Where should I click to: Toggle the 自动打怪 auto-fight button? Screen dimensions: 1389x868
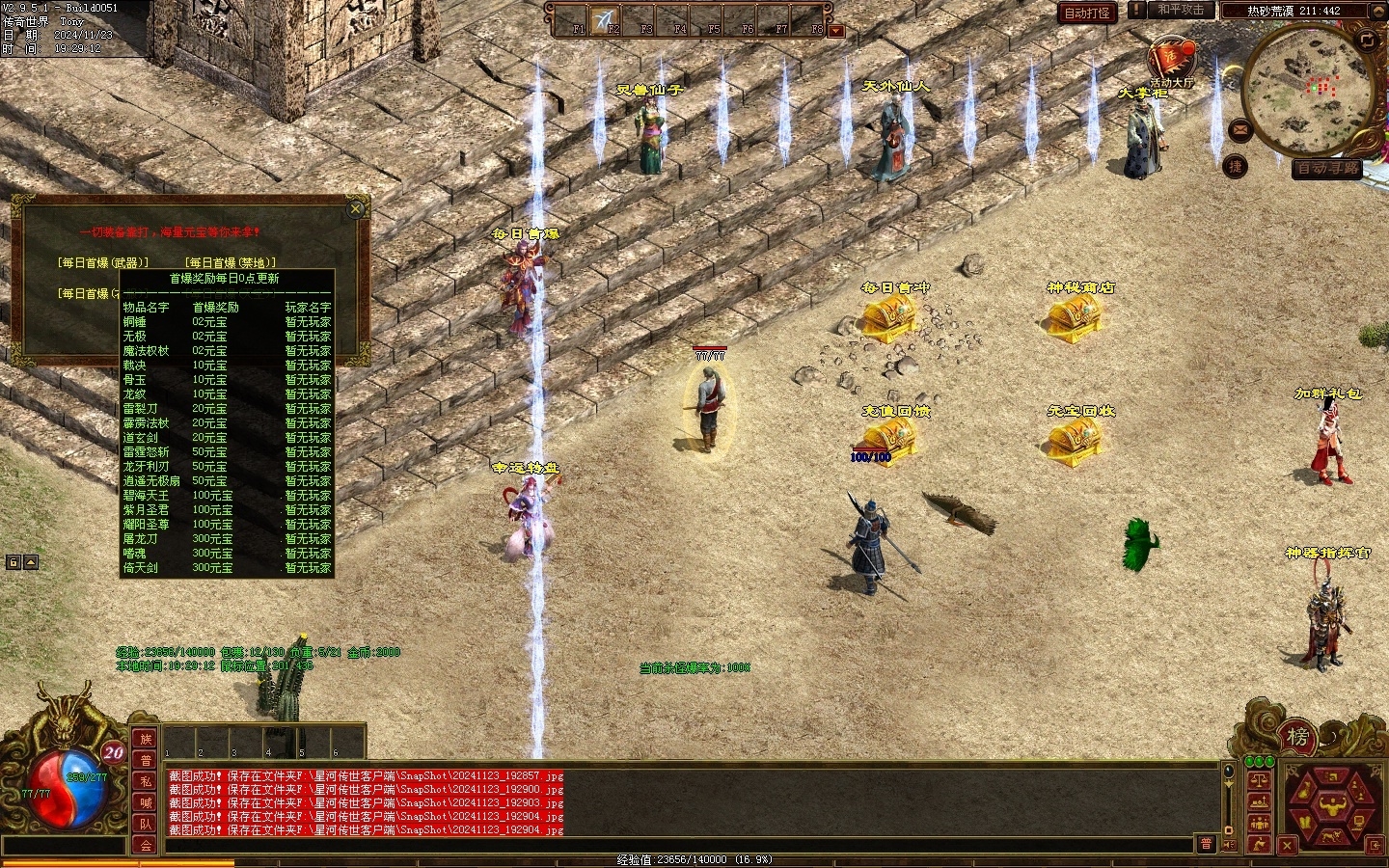[1086, 13]
